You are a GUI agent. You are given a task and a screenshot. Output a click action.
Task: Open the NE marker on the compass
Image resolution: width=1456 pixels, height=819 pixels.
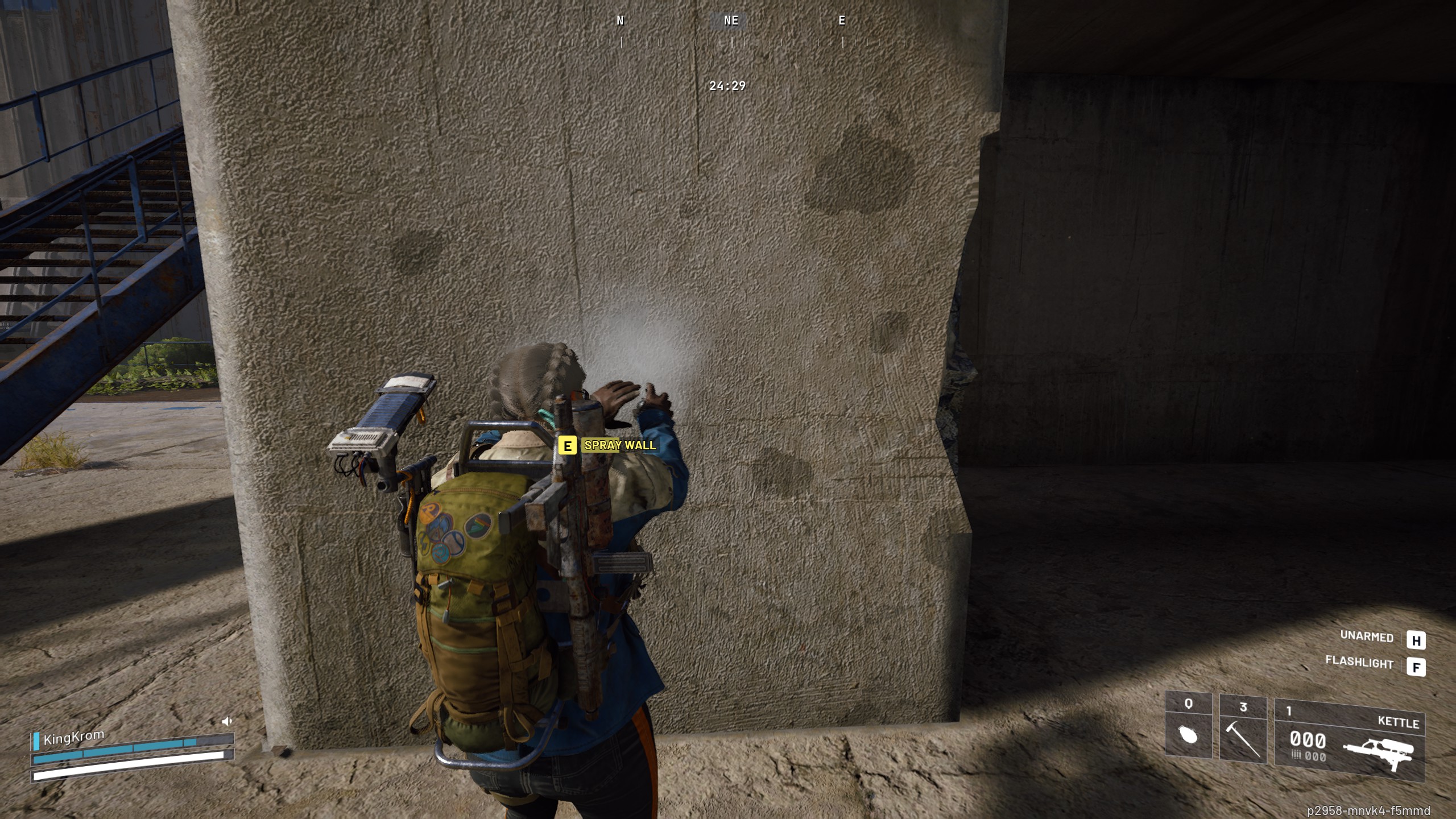click(731, 22)
